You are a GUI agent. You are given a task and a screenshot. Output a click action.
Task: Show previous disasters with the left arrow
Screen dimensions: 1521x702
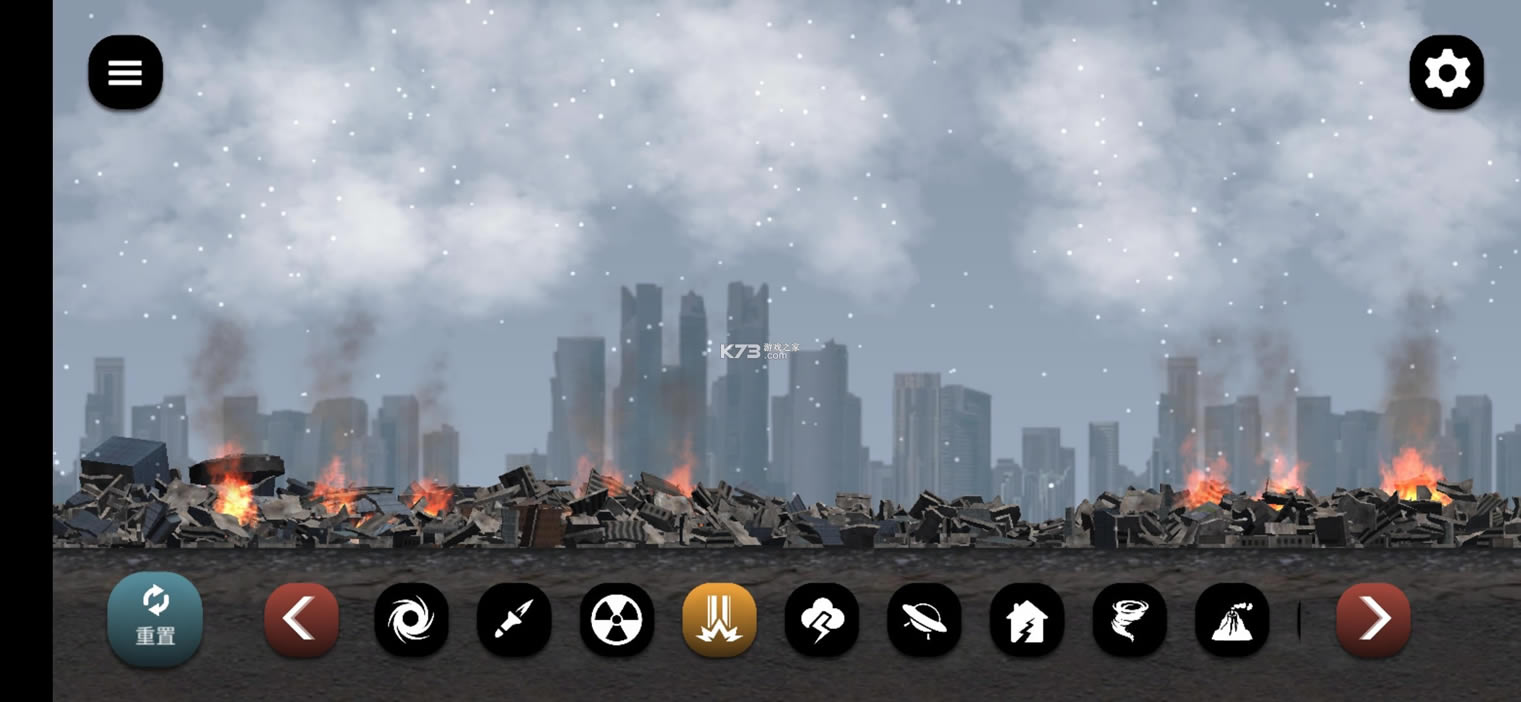pos(301,620)
